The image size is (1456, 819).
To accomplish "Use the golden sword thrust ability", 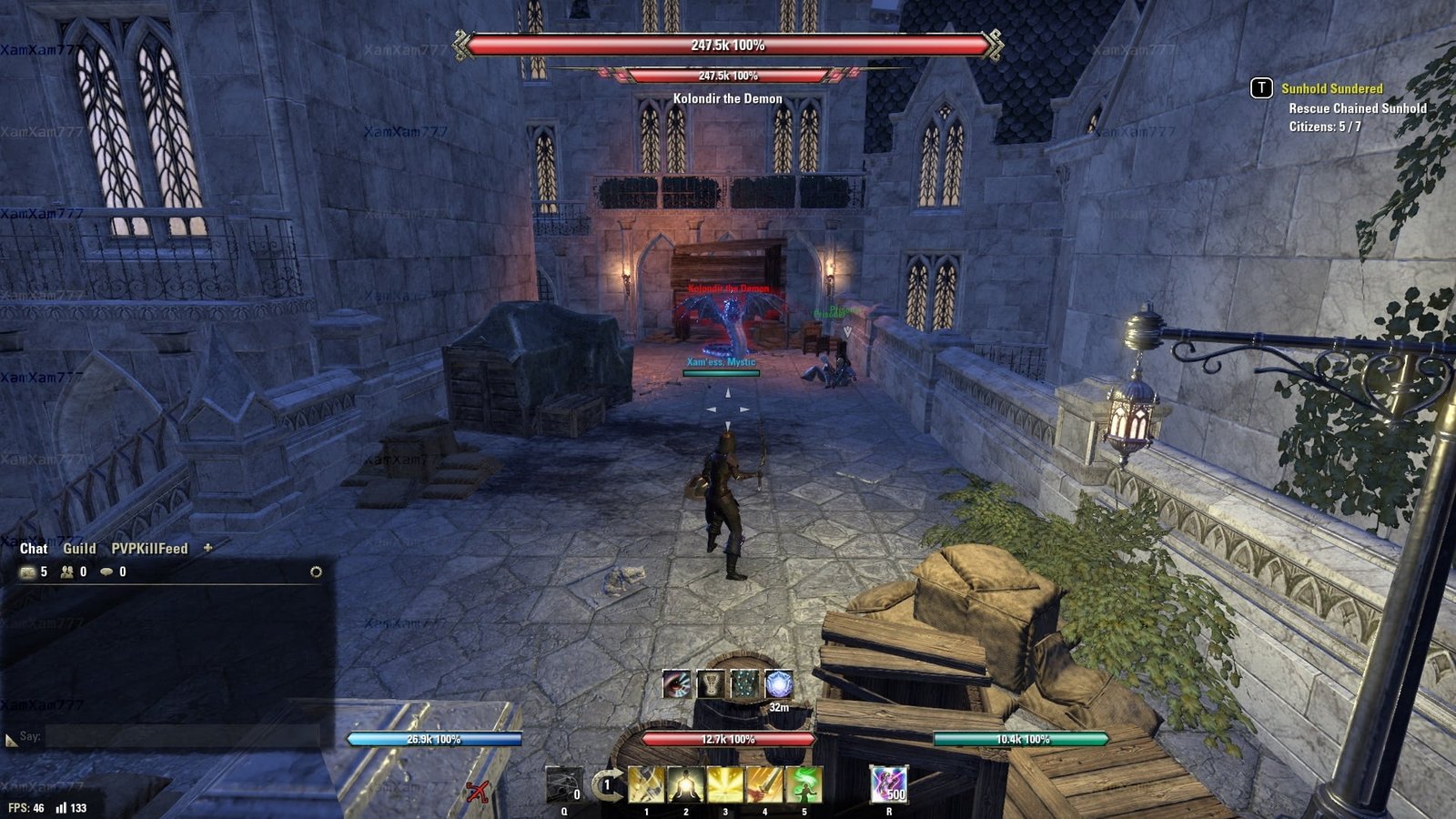I will (x=764, y=784).
